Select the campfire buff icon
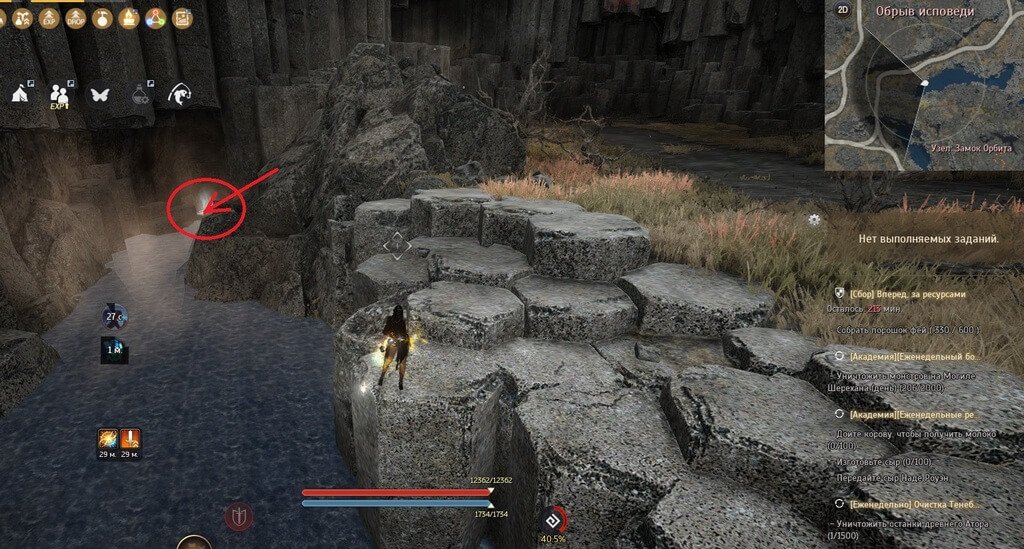Viewport: 1024px width, 549px height. pyautogui.click(x=127, y=17)
